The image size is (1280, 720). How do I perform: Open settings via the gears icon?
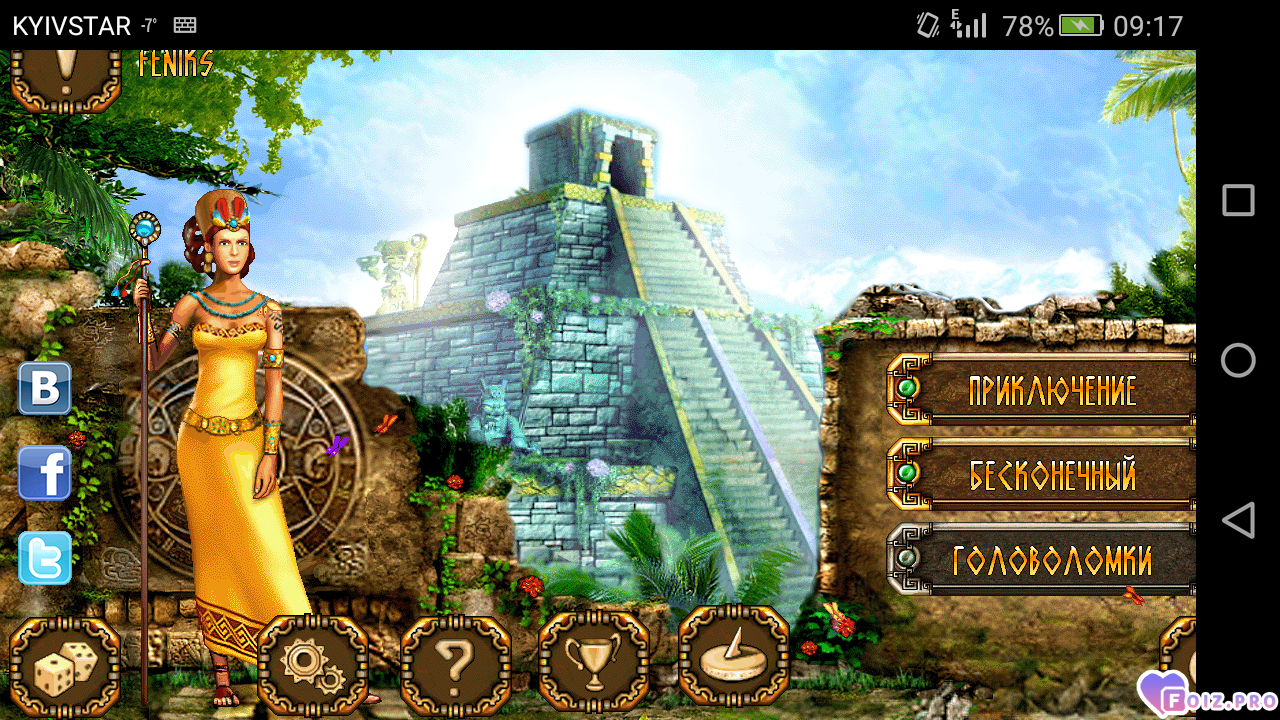pos(312,664)
